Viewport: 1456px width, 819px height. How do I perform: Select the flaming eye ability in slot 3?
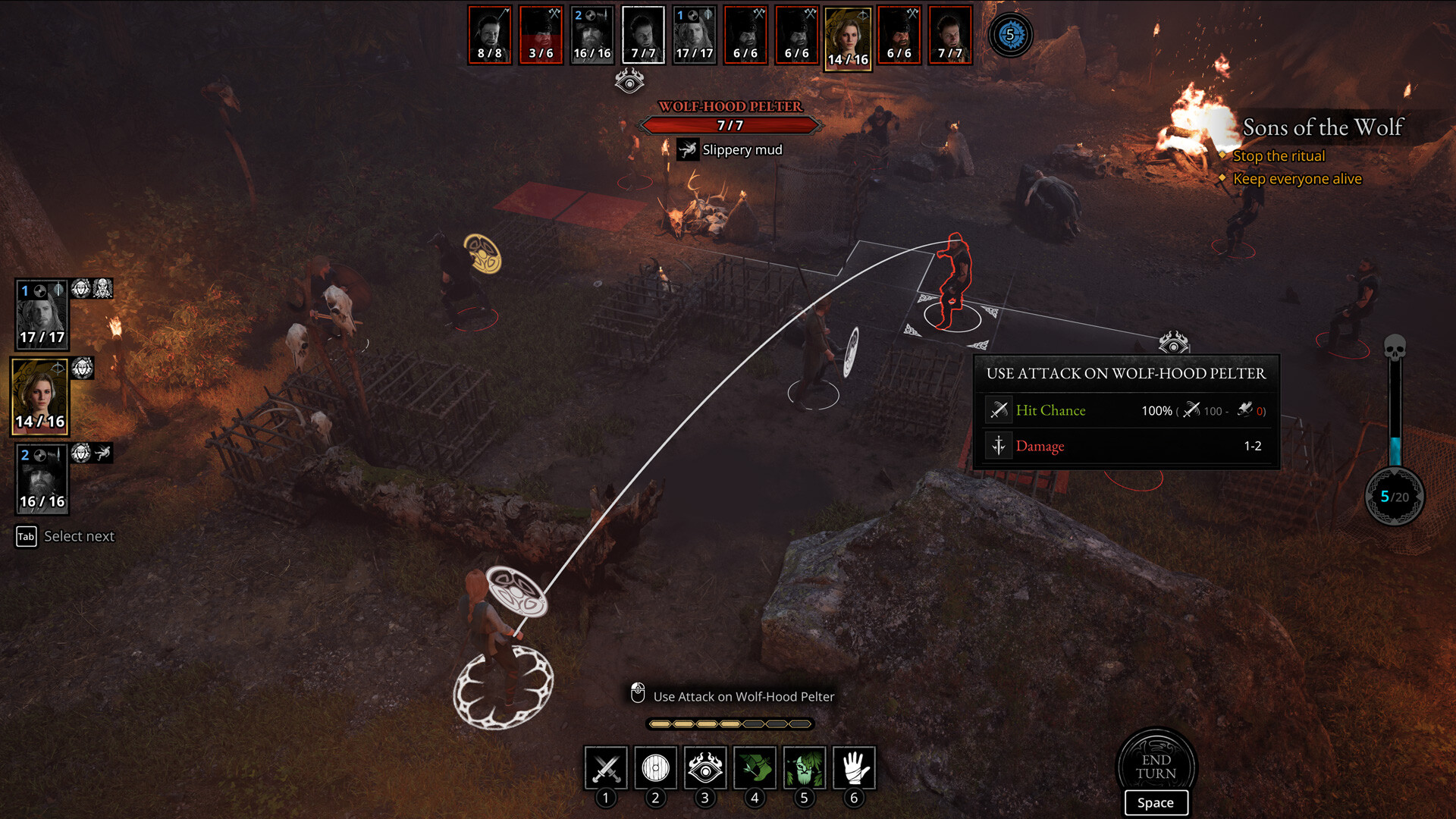point(704,768)
